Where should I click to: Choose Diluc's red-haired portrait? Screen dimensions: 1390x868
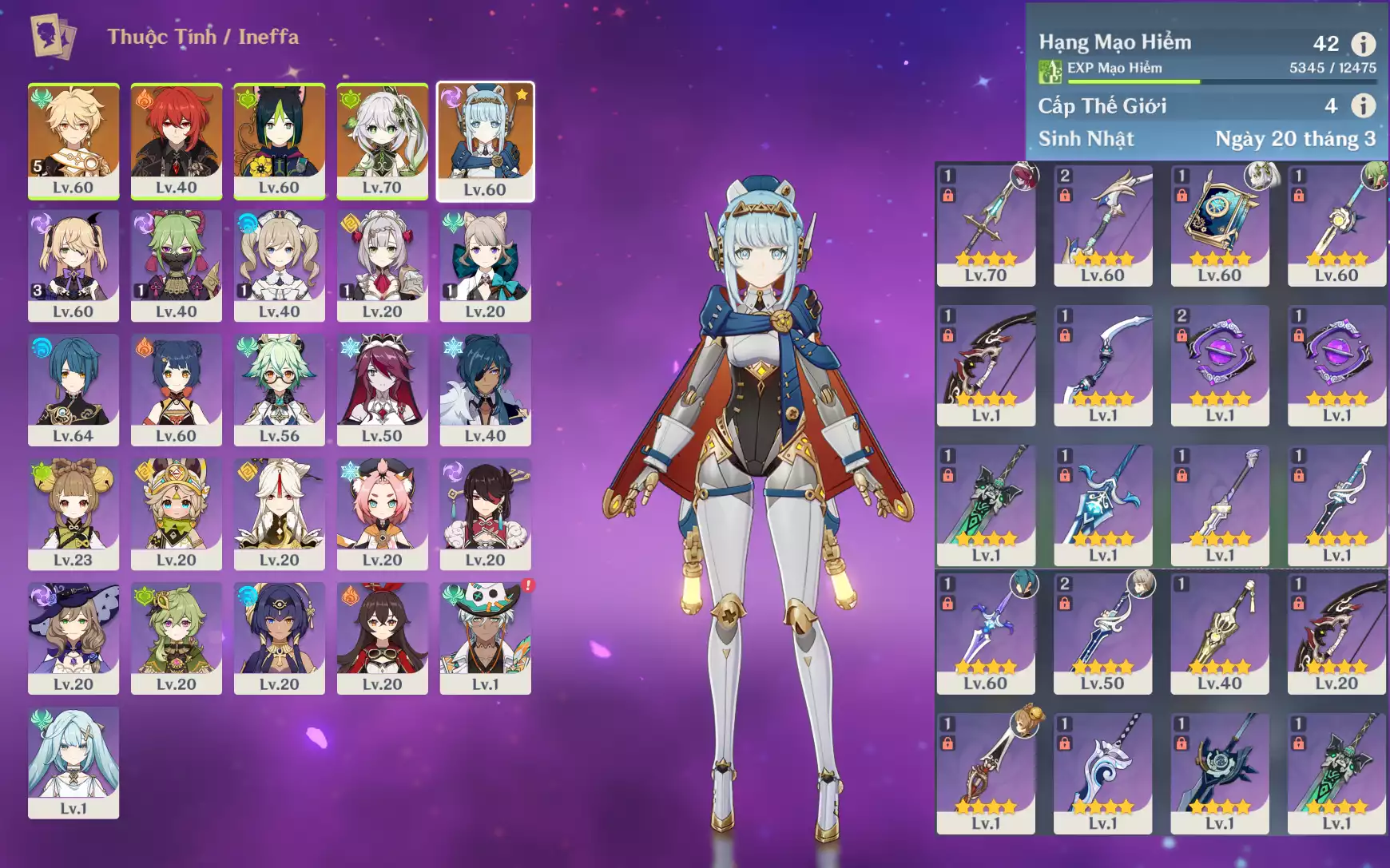[176, 141]
